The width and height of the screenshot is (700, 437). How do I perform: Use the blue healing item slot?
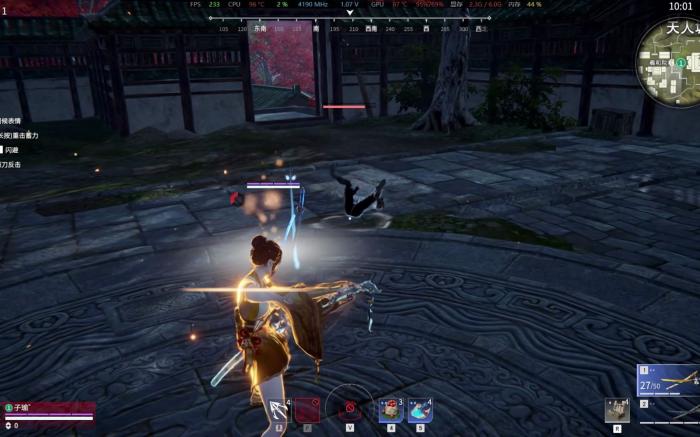419,409
